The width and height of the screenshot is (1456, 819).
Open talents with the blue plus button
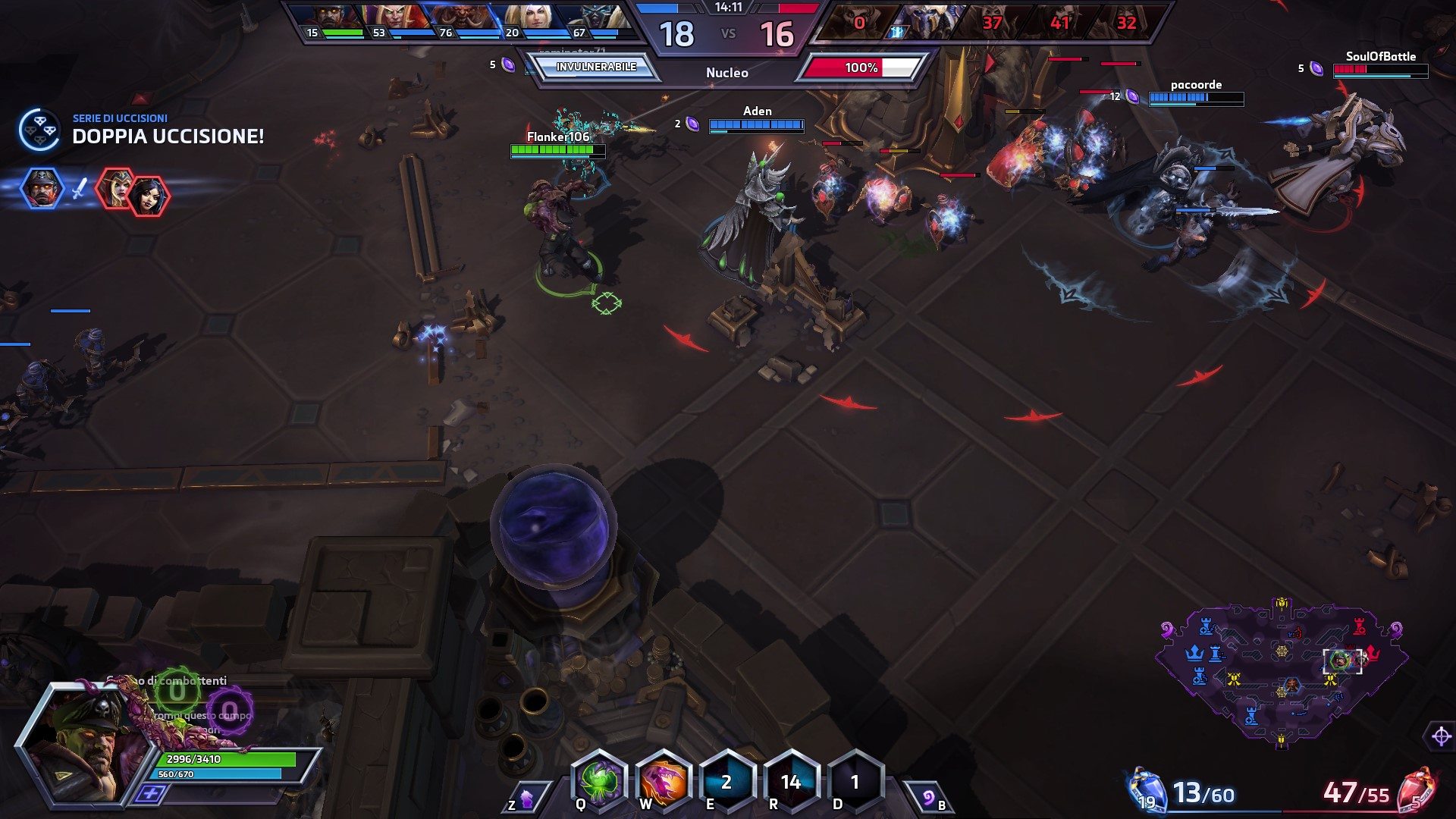[x=151, y=793]
